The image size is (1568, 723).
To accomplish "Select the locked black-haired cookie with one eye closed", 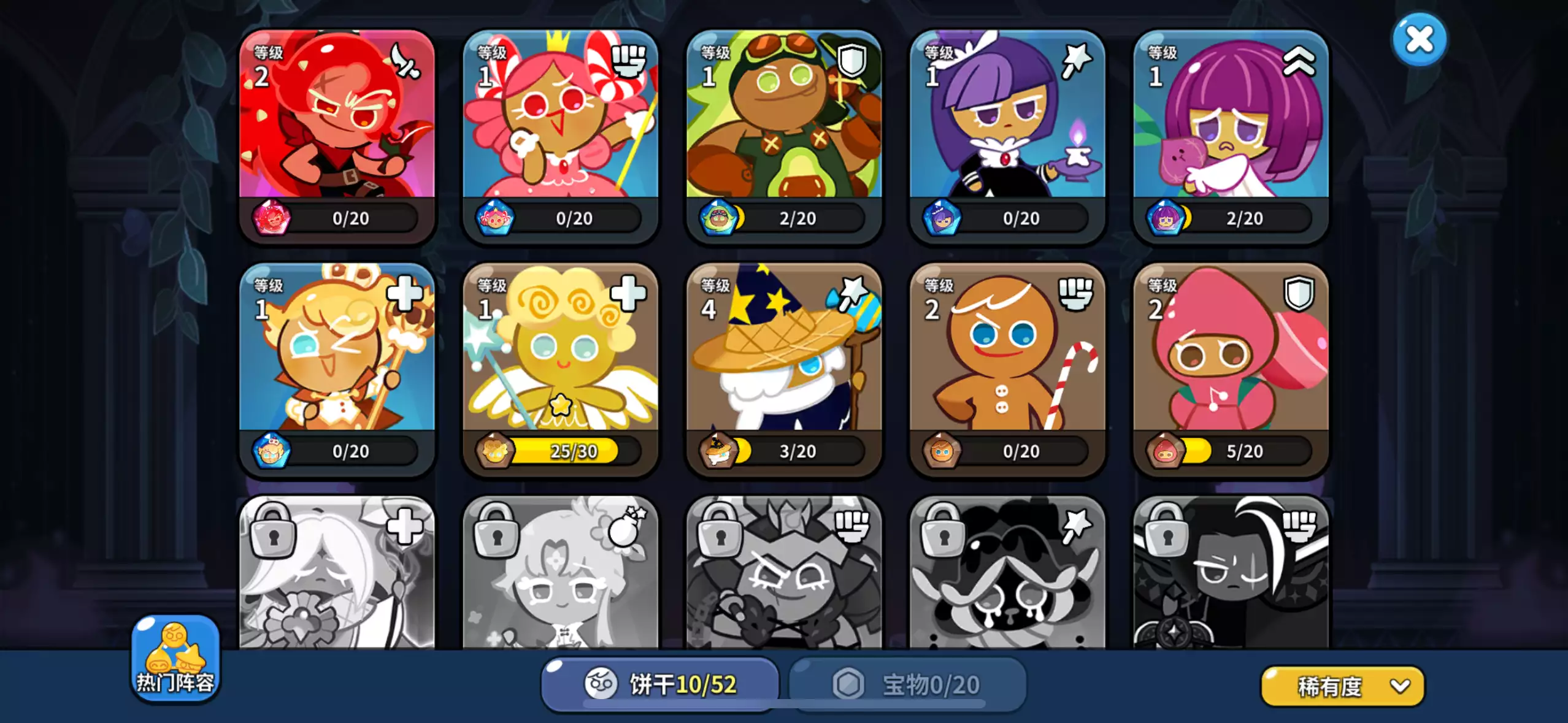I will 1231,576.
